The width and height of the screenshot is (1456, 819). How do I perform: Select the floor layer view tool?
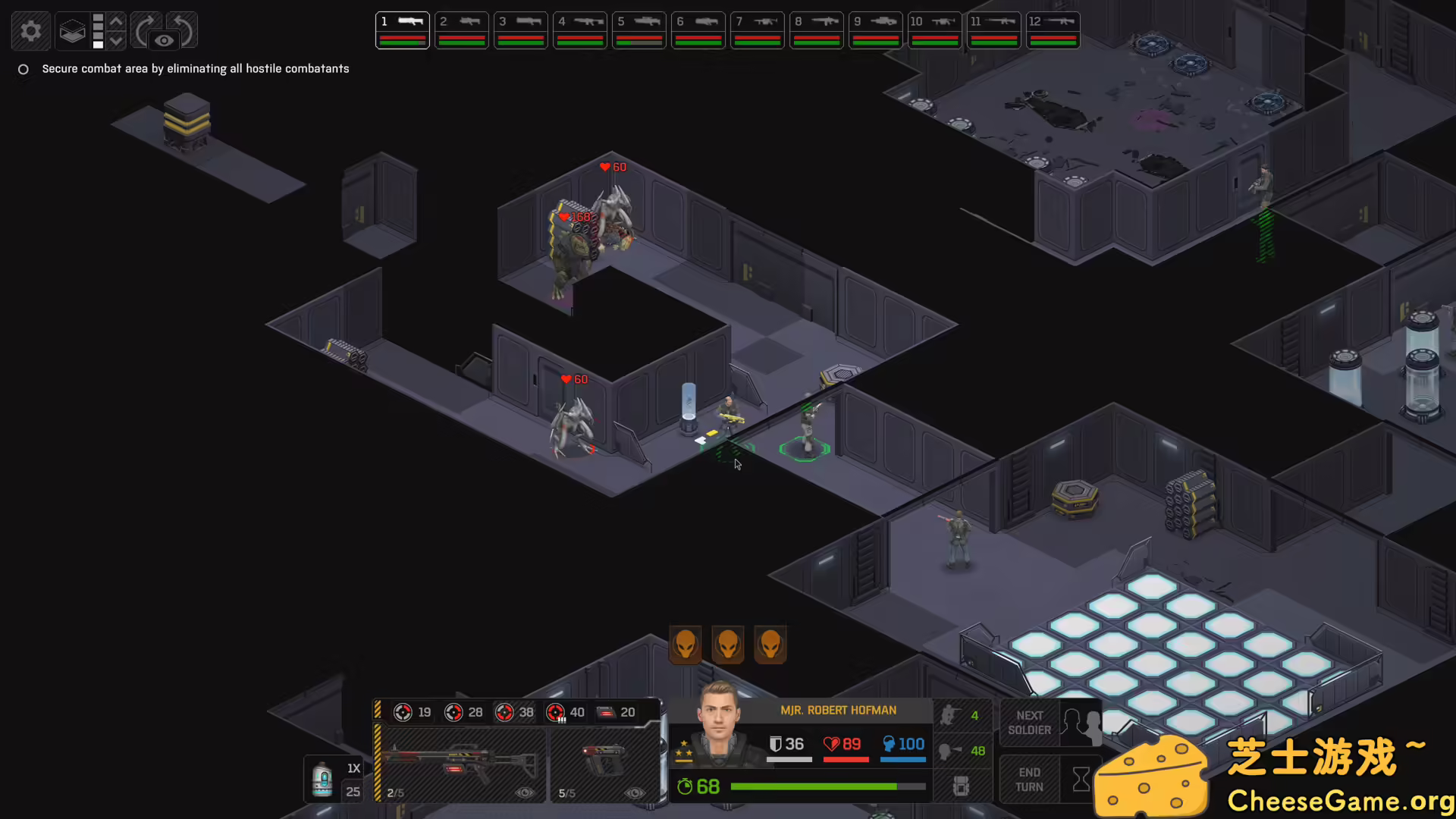[72, 32]
